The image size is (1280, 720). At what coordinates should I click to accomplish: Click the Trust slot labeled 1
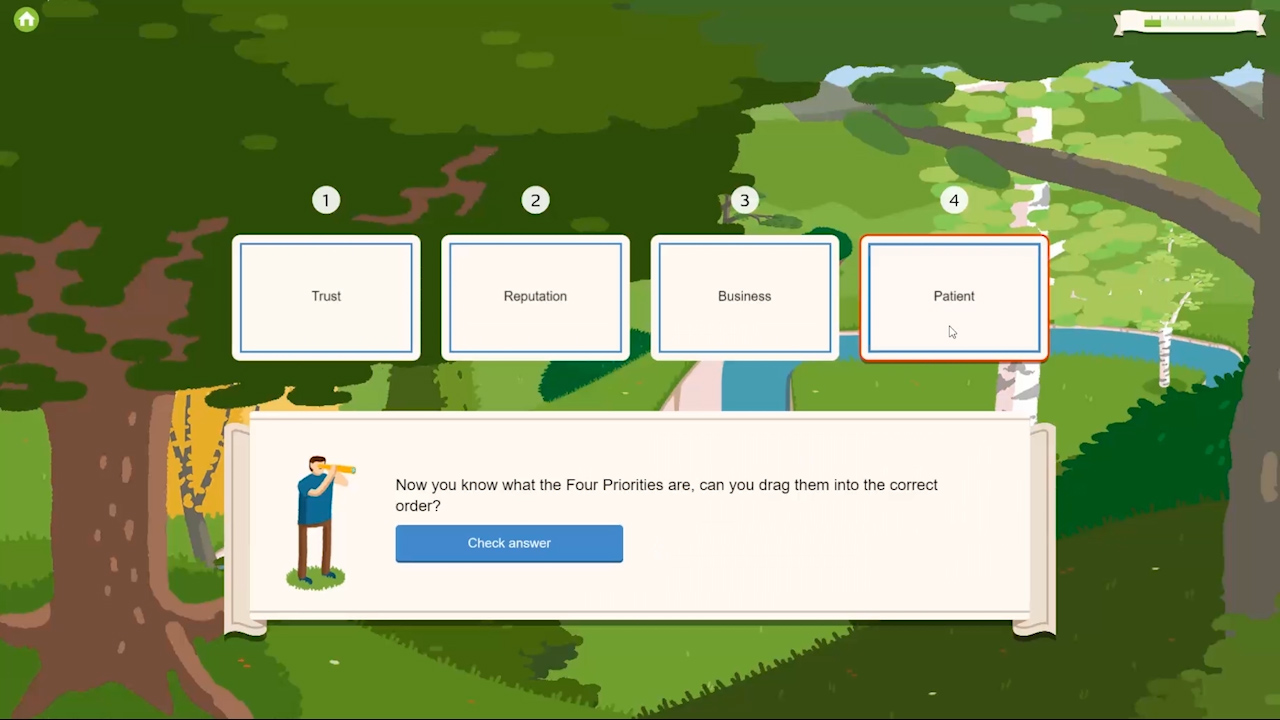coord(326,296)
